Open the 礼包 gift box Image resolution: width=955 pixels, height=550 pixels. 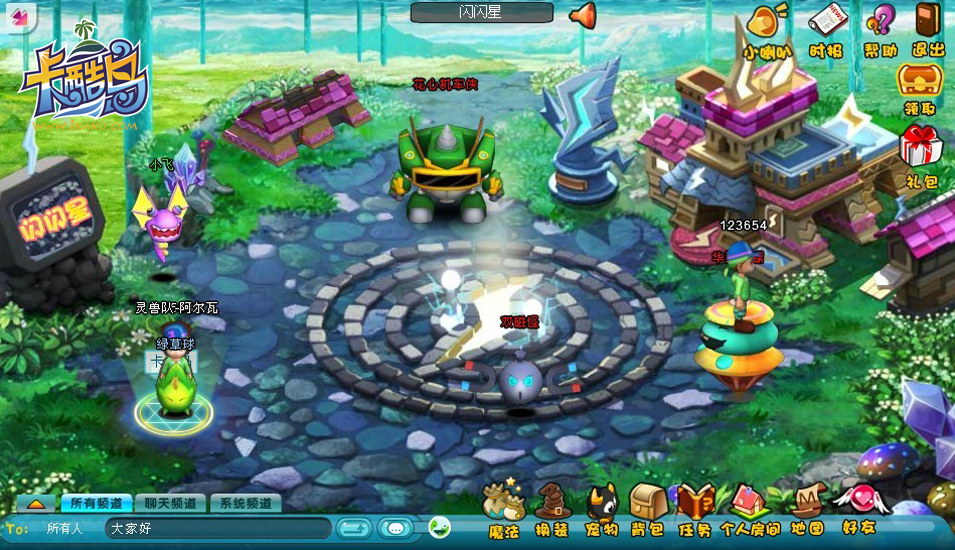pyautogui.click(x=921, y=155)
